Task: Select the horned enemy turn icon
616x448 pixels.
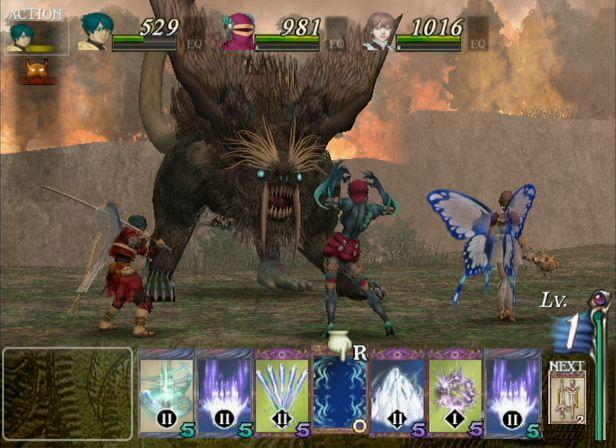Action: 38,71
